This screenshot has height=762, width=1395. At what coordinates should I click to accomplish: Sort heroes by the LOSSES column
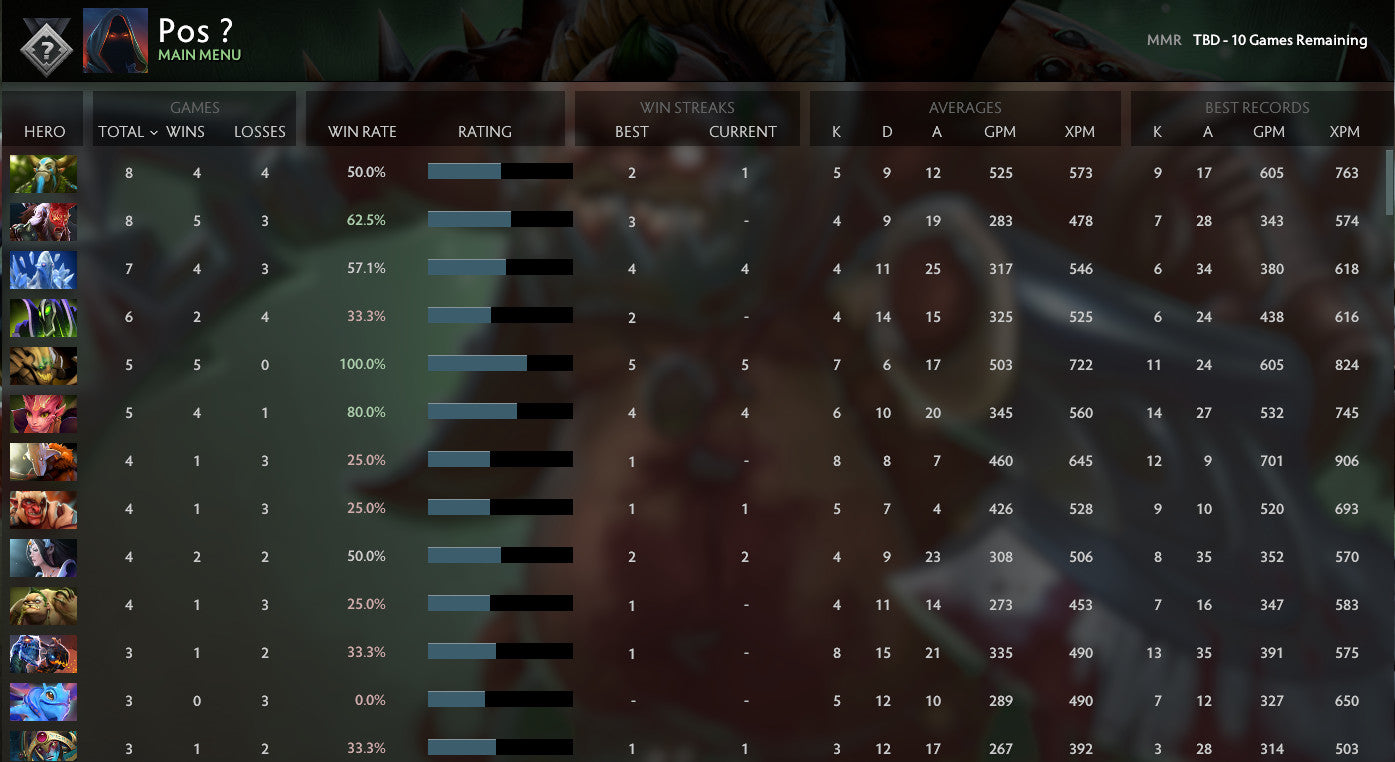click(x=260, y=131)
